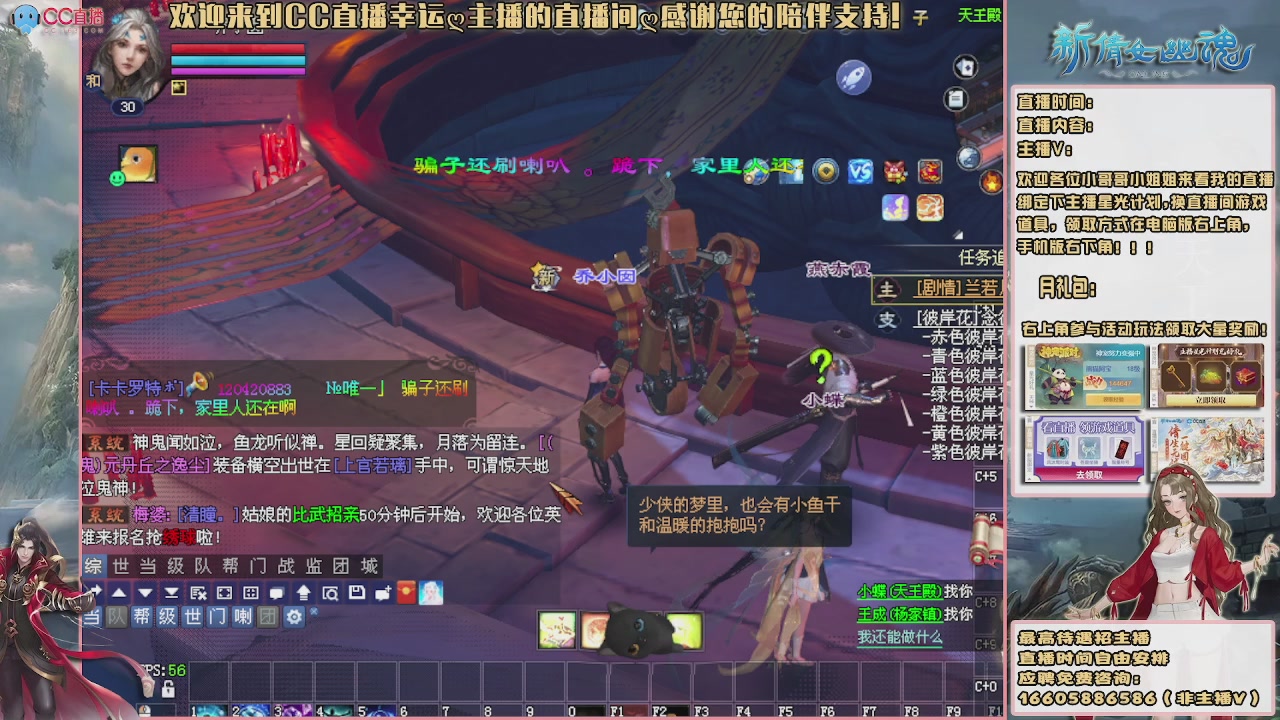The image size is (1280, 720).
Task: Select the VS arena icon near the minimap
Action: pyautogui.click(x=861, y=171)
